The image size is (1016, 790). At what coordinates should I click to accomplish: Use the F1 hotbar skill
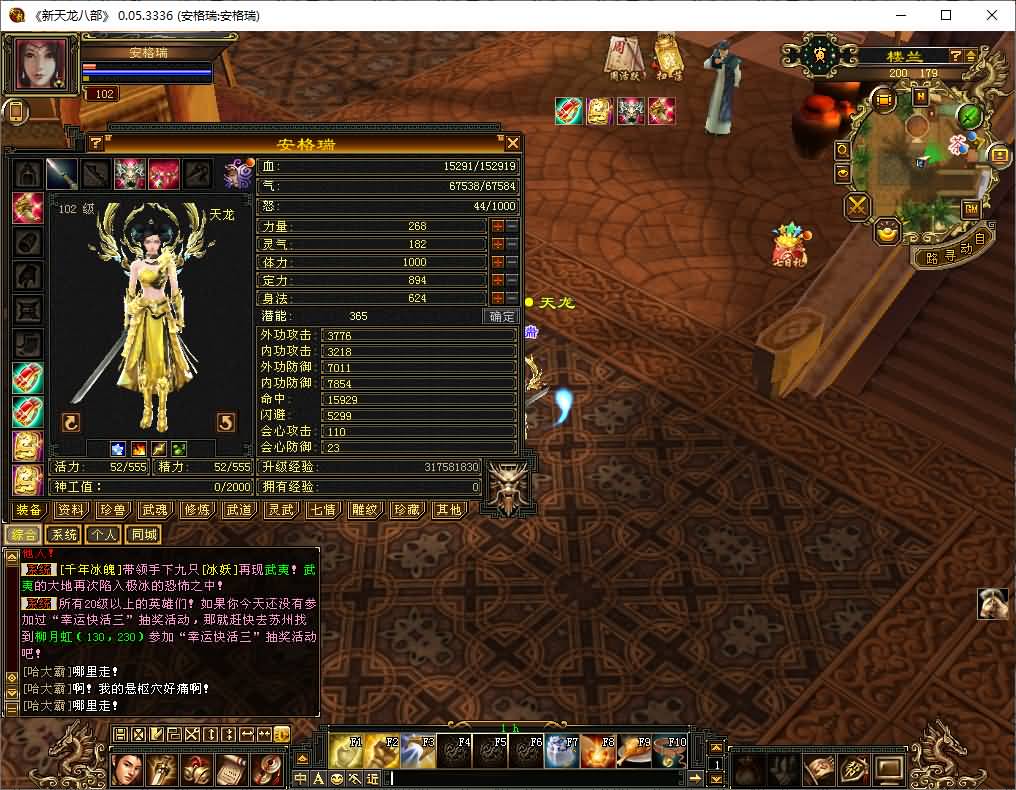coord(346,751)
